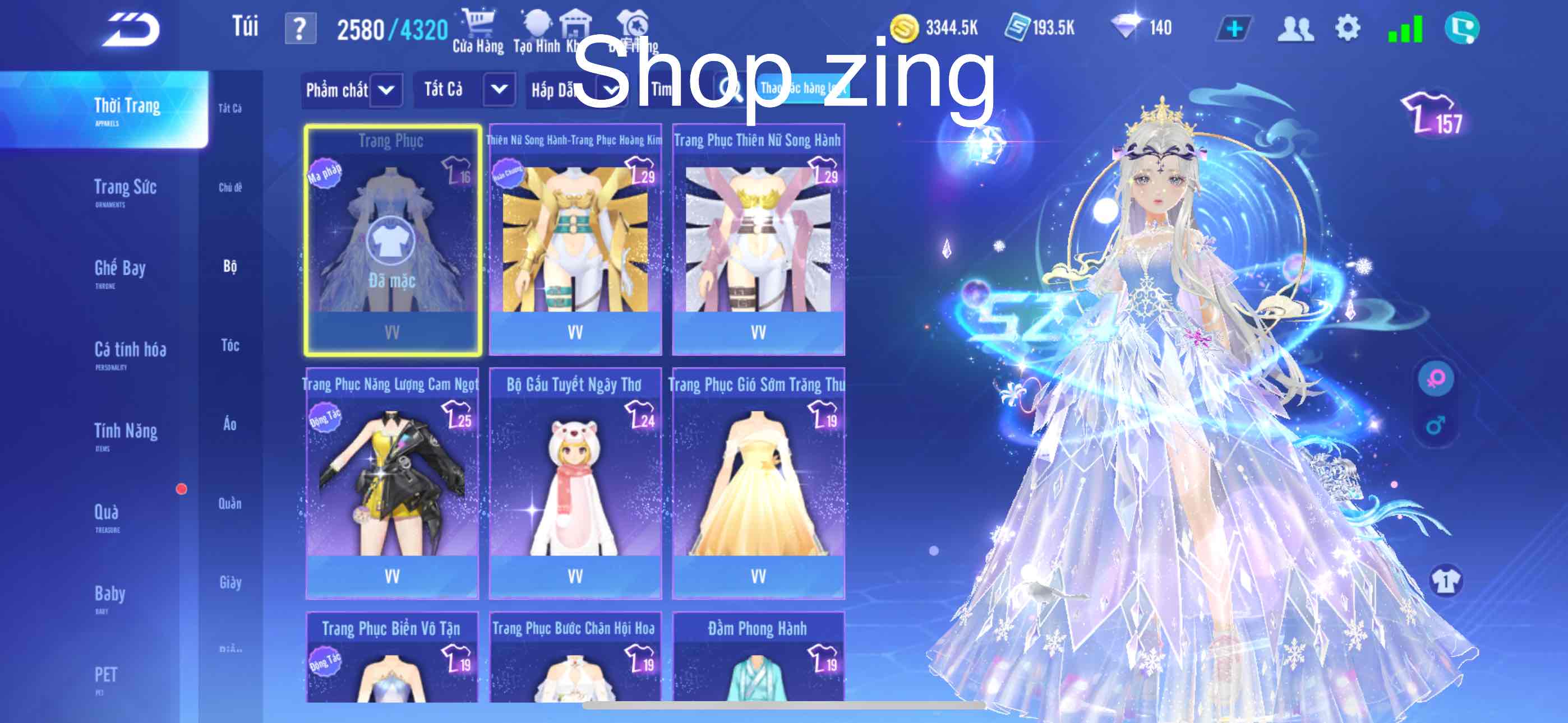Open the Túi bag button
1568x723 pixels.
pos(246,24)
